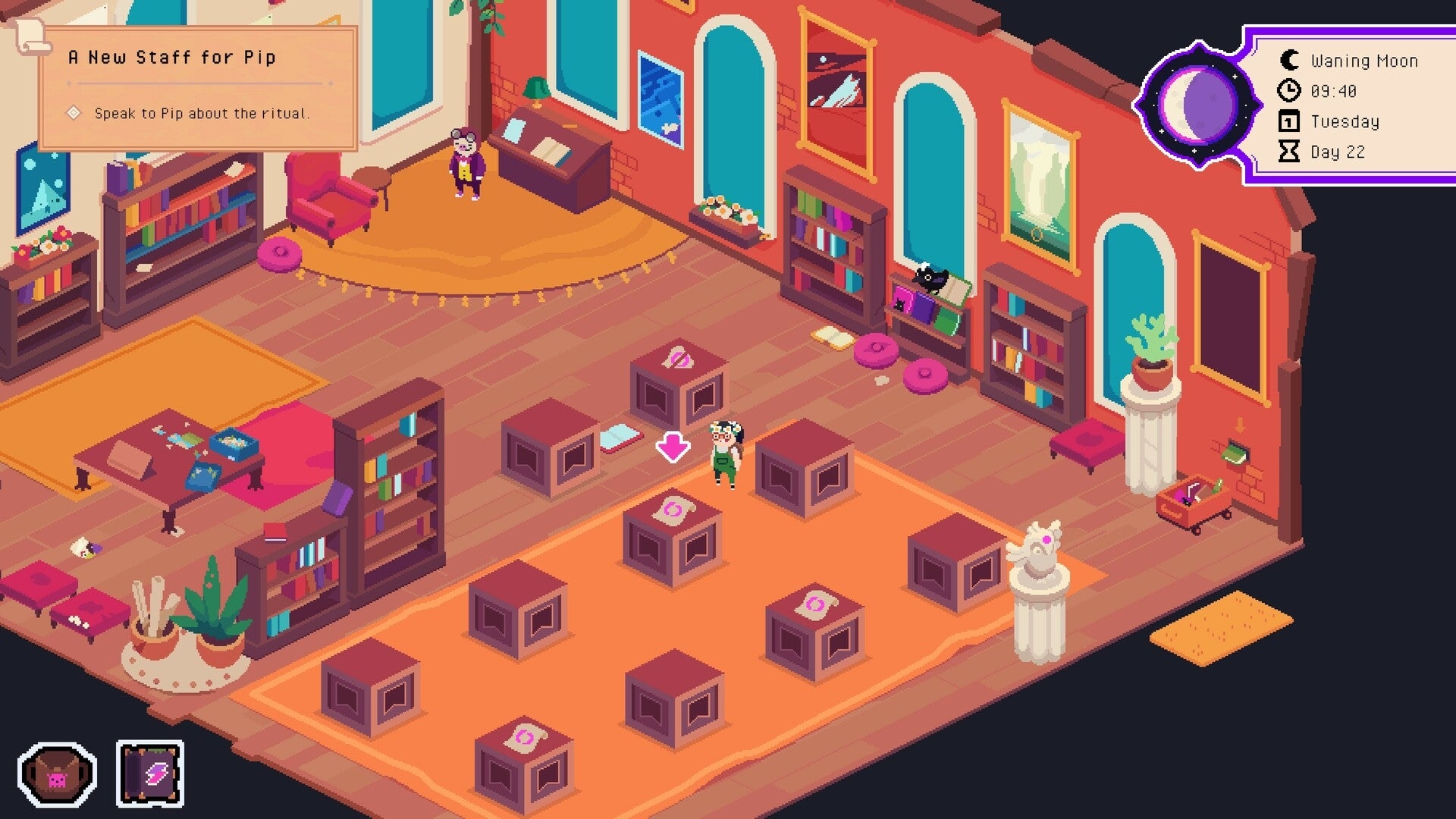Select the clock icon beside 09:40
Screen dimensions: 1456x819
[1289, 91]
